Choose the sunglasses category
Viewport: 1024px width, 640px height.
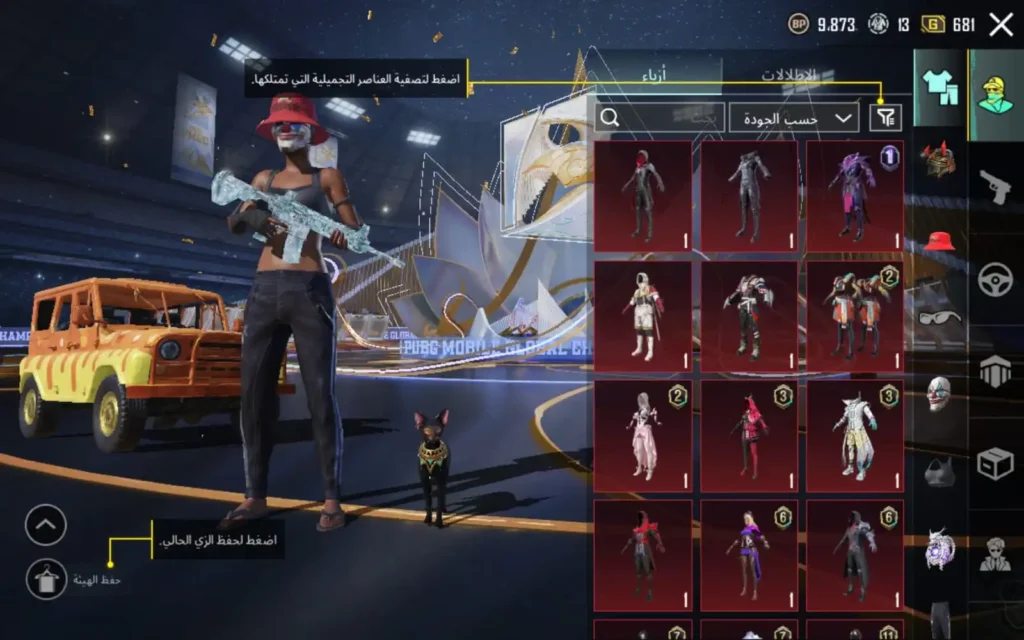point(939,318)
